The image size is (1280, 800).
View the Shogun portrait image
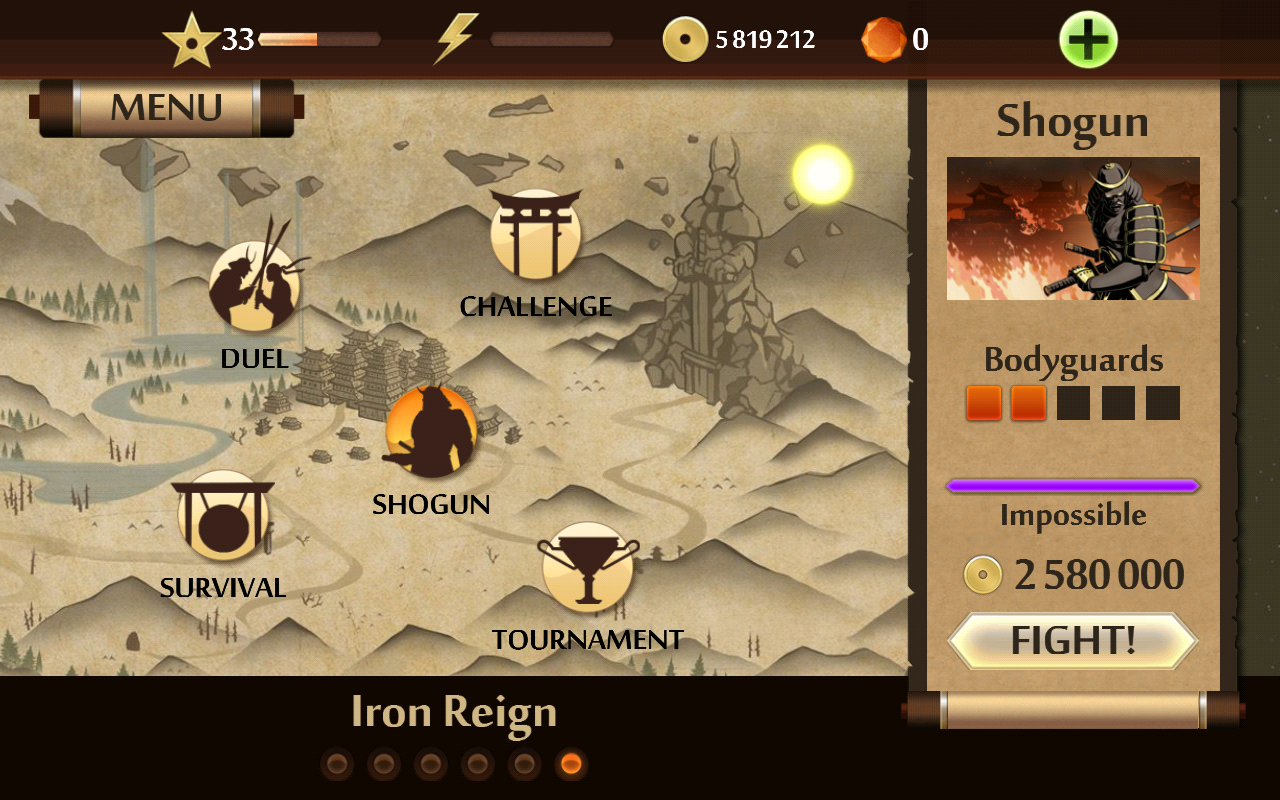(x=1073, y=228)
